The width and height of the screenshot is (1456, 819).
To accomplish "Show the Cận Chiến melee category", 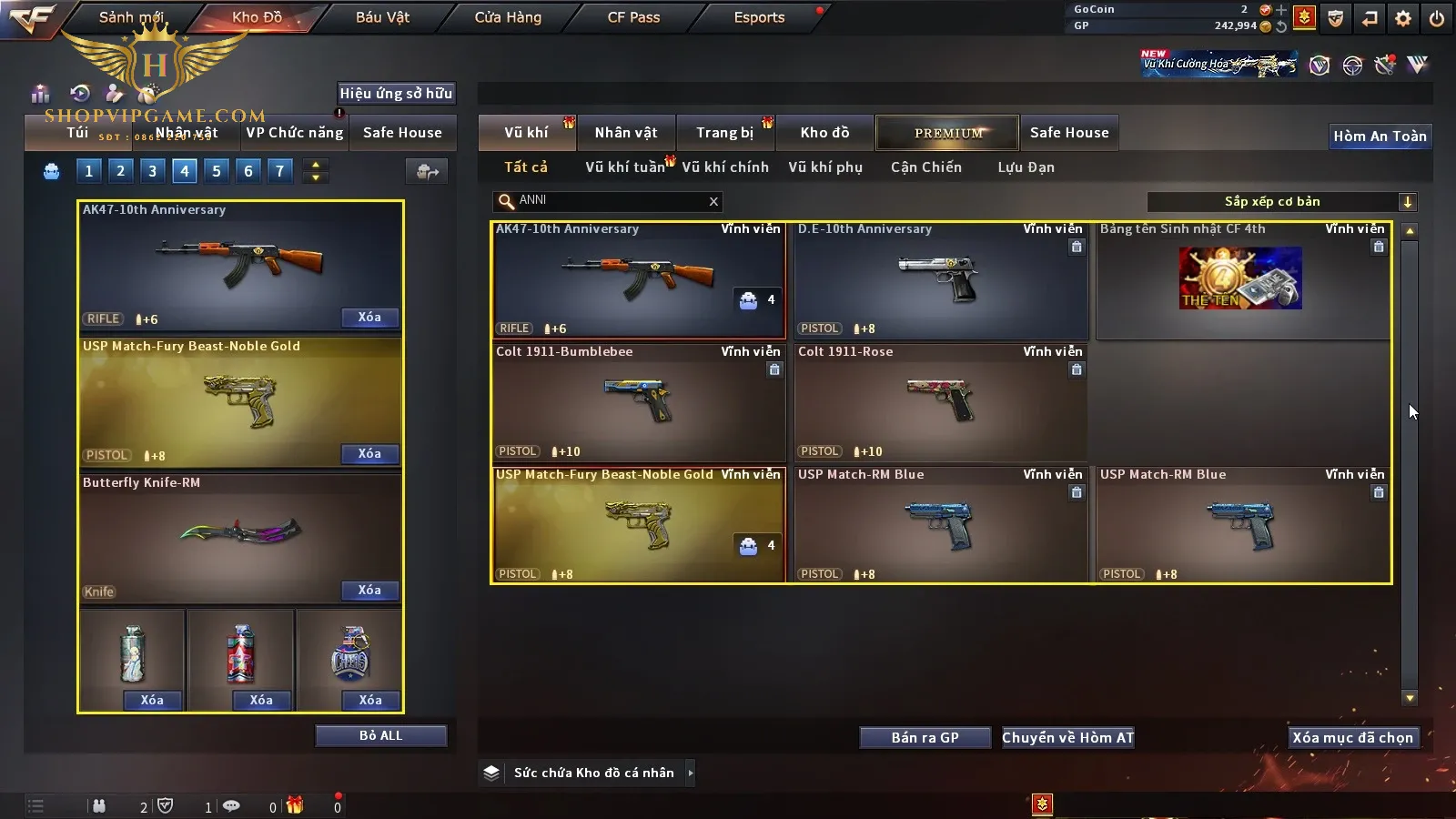I will (x=925, y=167).
